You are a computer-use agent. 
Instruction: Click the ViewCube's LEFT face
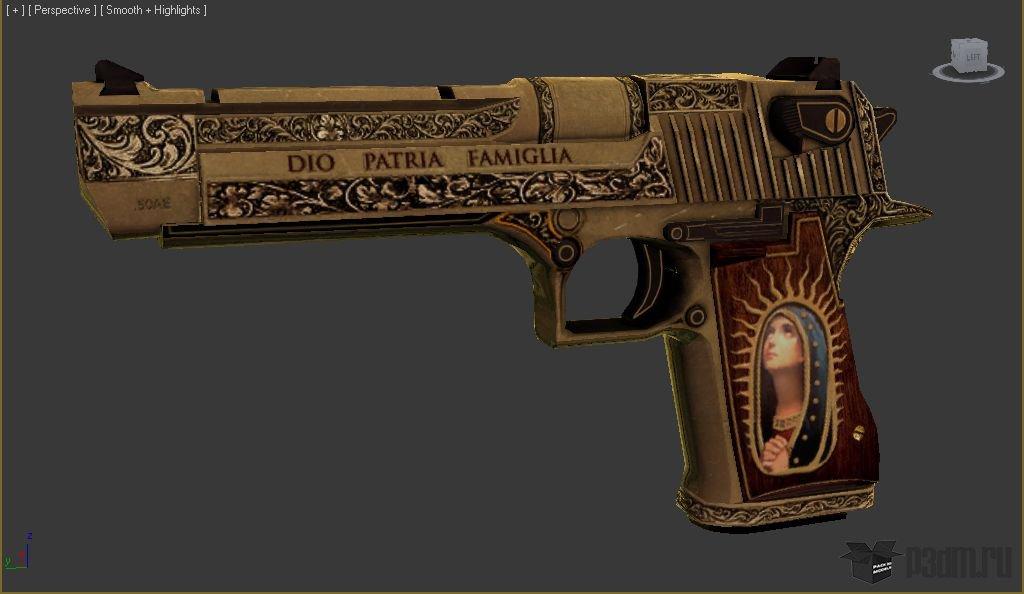[x=972, y=58]
